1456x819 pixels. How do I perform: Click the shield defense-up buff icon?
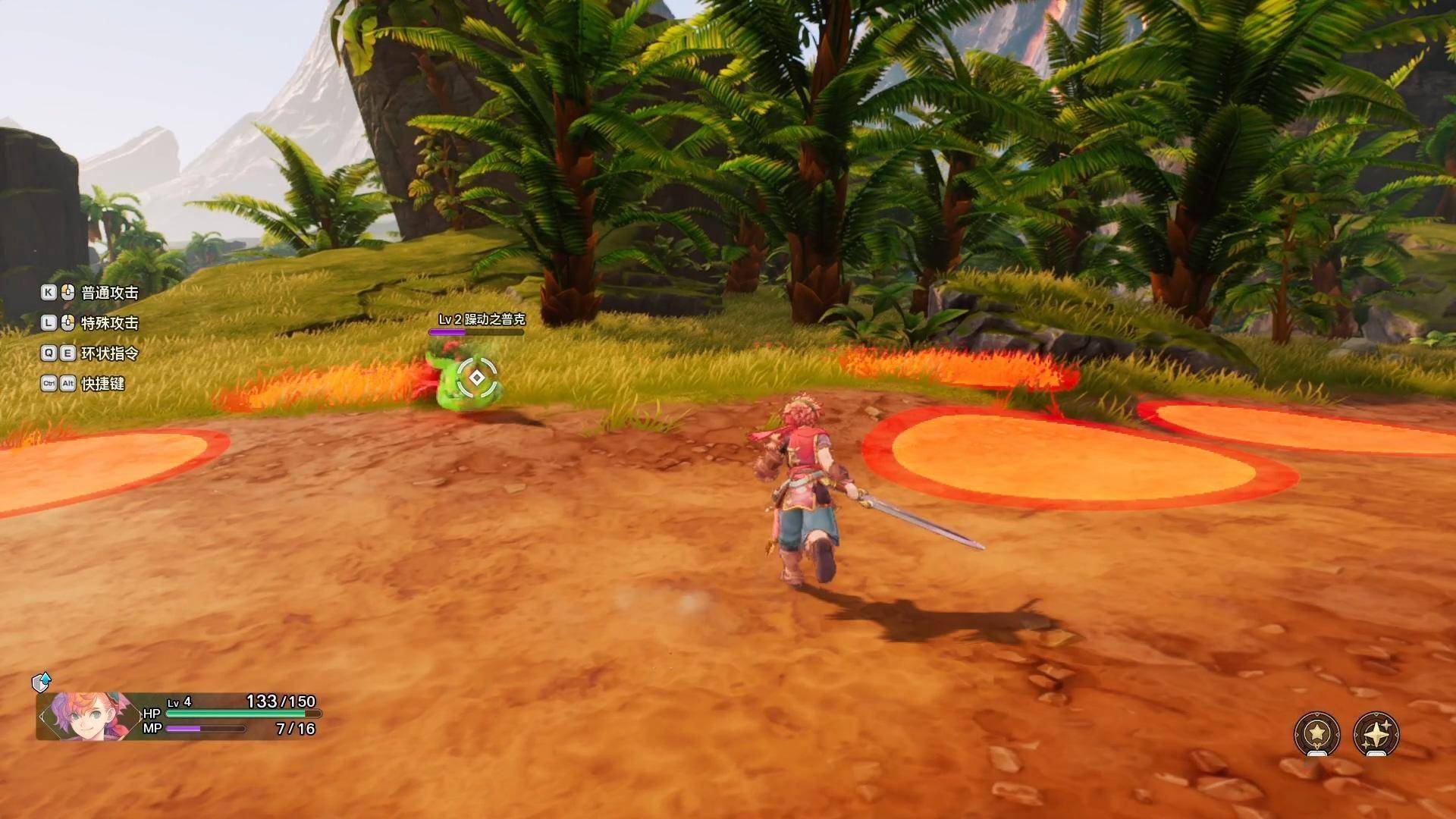(x=41, y=682)
